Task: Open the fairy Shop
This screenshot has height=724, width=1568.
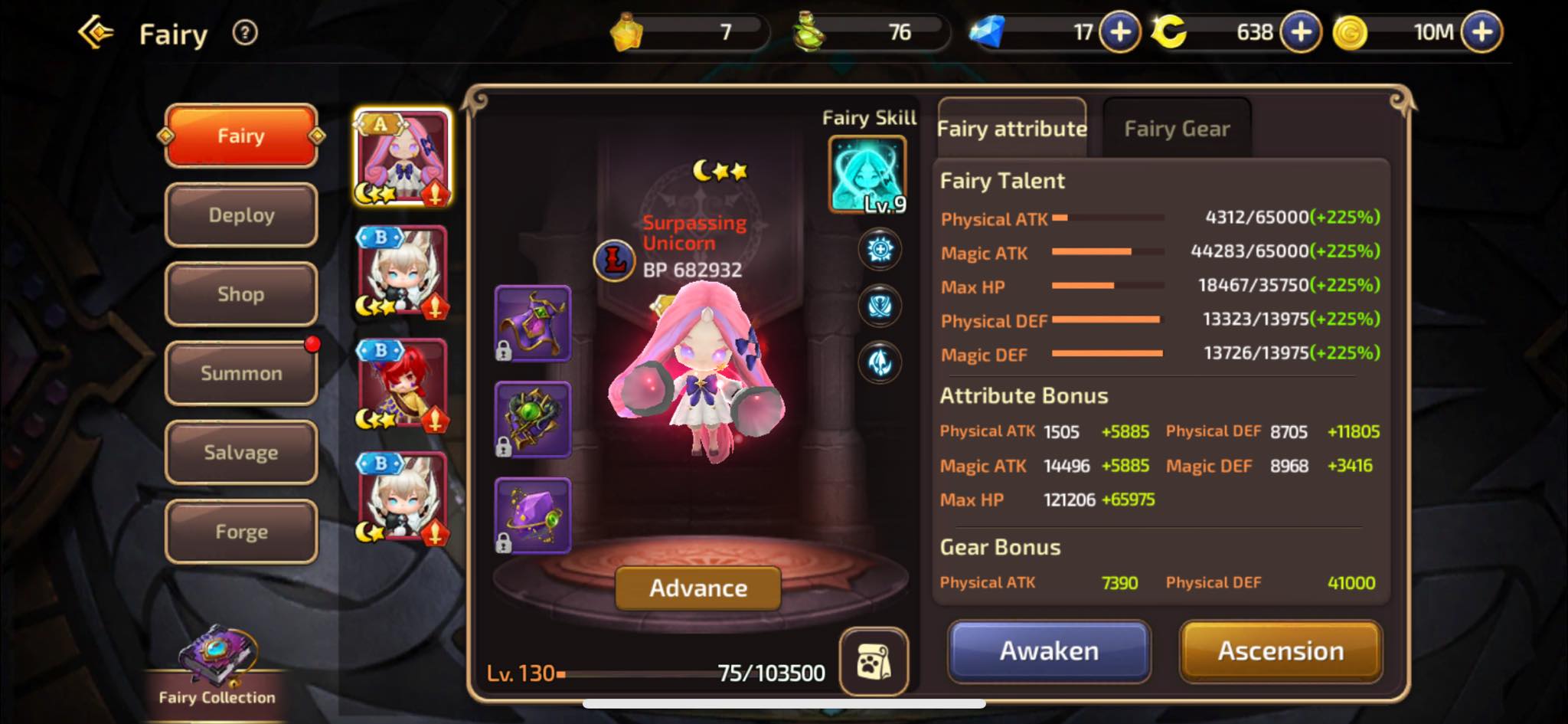Action: (x=241, y=294)
